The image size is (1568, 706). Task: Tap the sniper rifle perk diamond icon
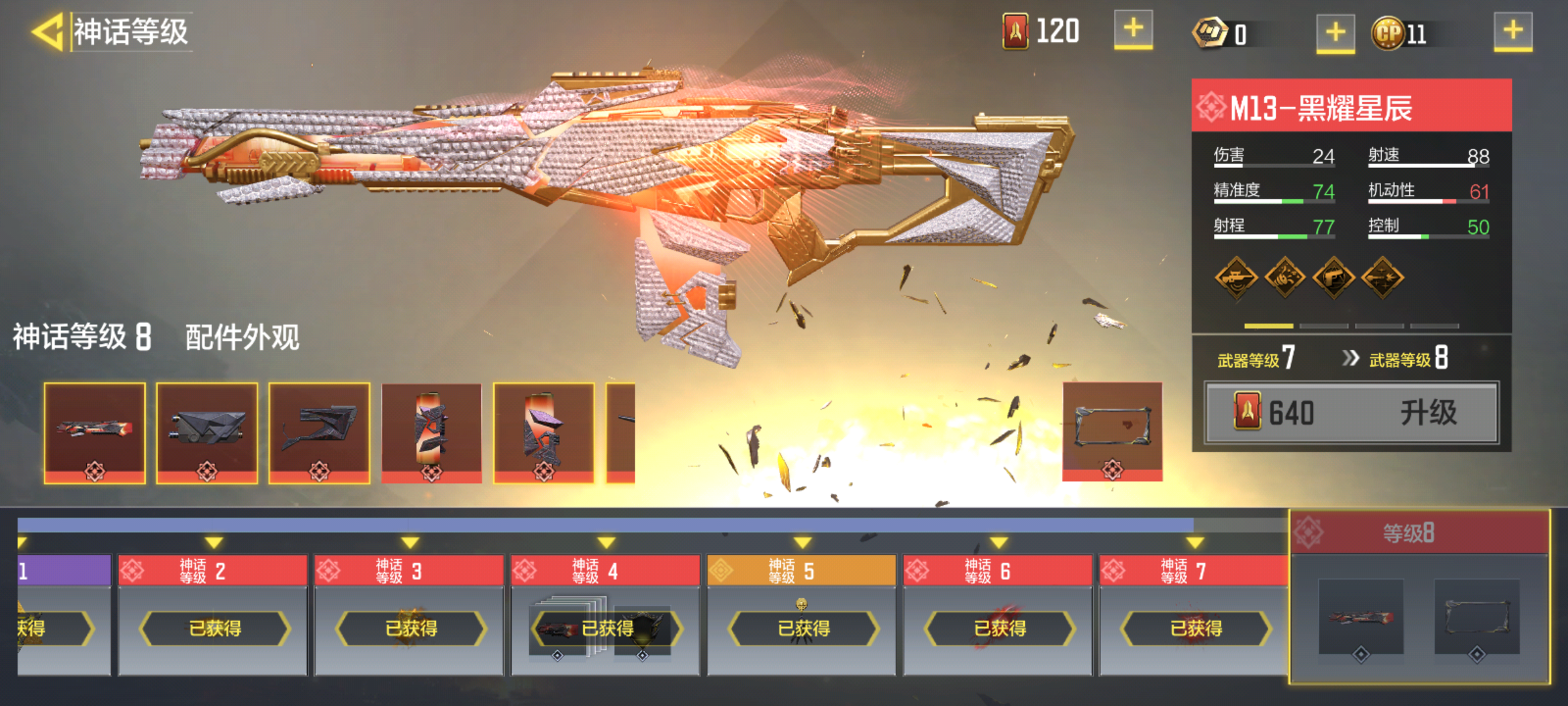pos(1235,278)
